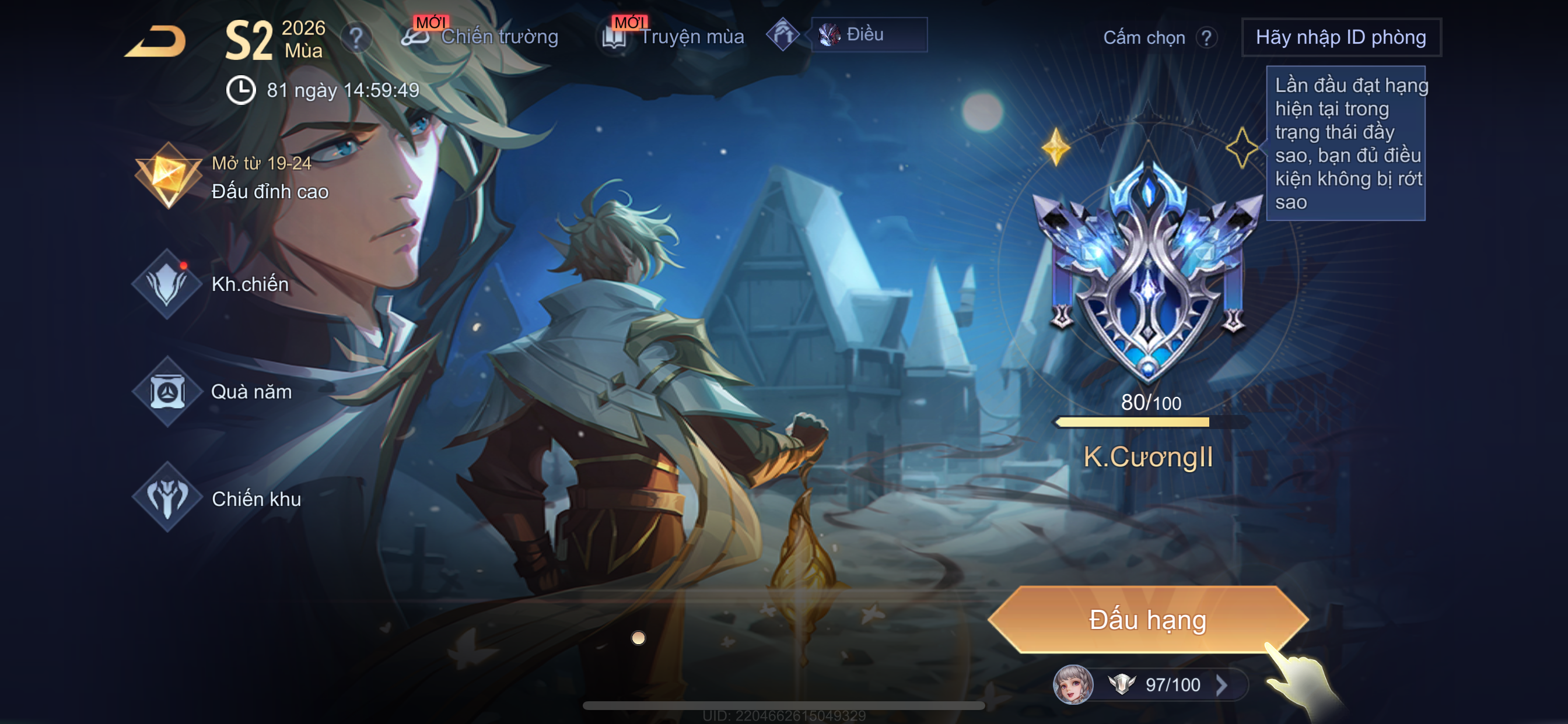Open the 97/100 credit score details
1568x724 pixels.
click(1172, 685)
